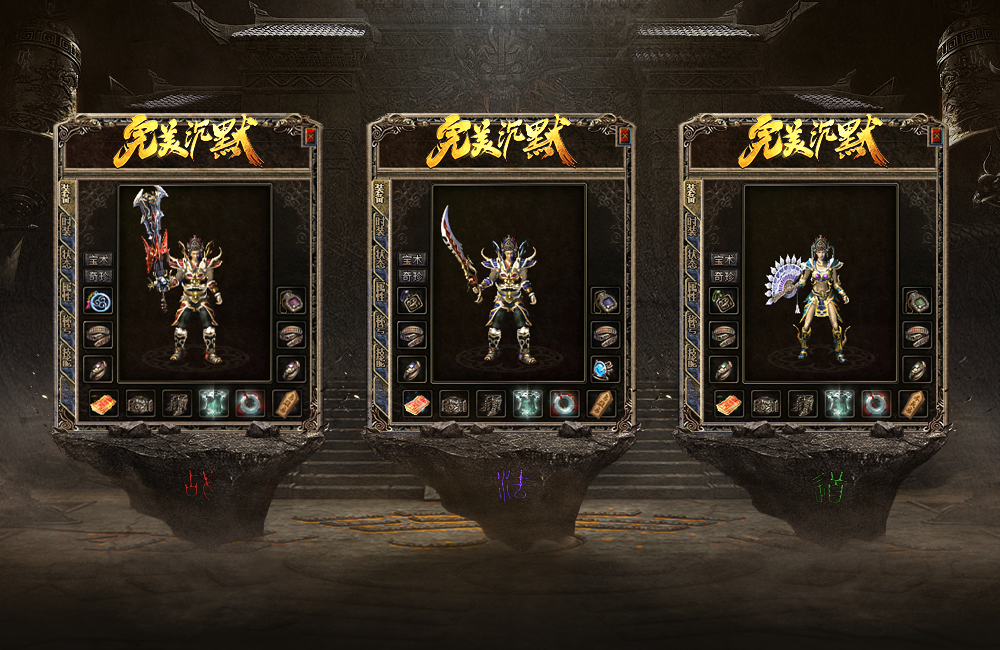Select the purple necklace in the warrior panel
Viewport: 1000px width, 650px height.
point(291,300)
